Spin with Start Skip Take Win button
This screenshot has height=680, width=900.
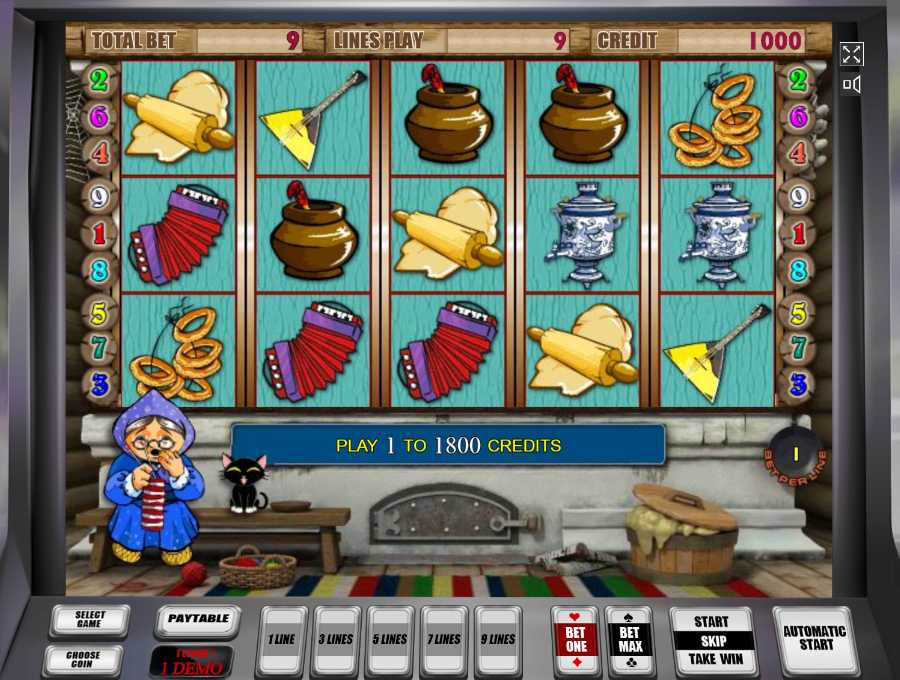pyautogui.click(x=711, y=640)
